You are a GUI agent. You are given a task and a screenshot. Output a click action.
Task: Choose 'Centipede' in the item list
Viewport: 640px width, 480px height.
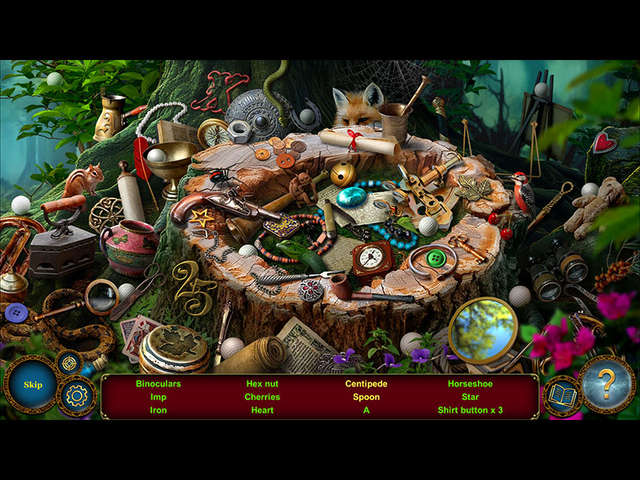(x=366, y=383)
